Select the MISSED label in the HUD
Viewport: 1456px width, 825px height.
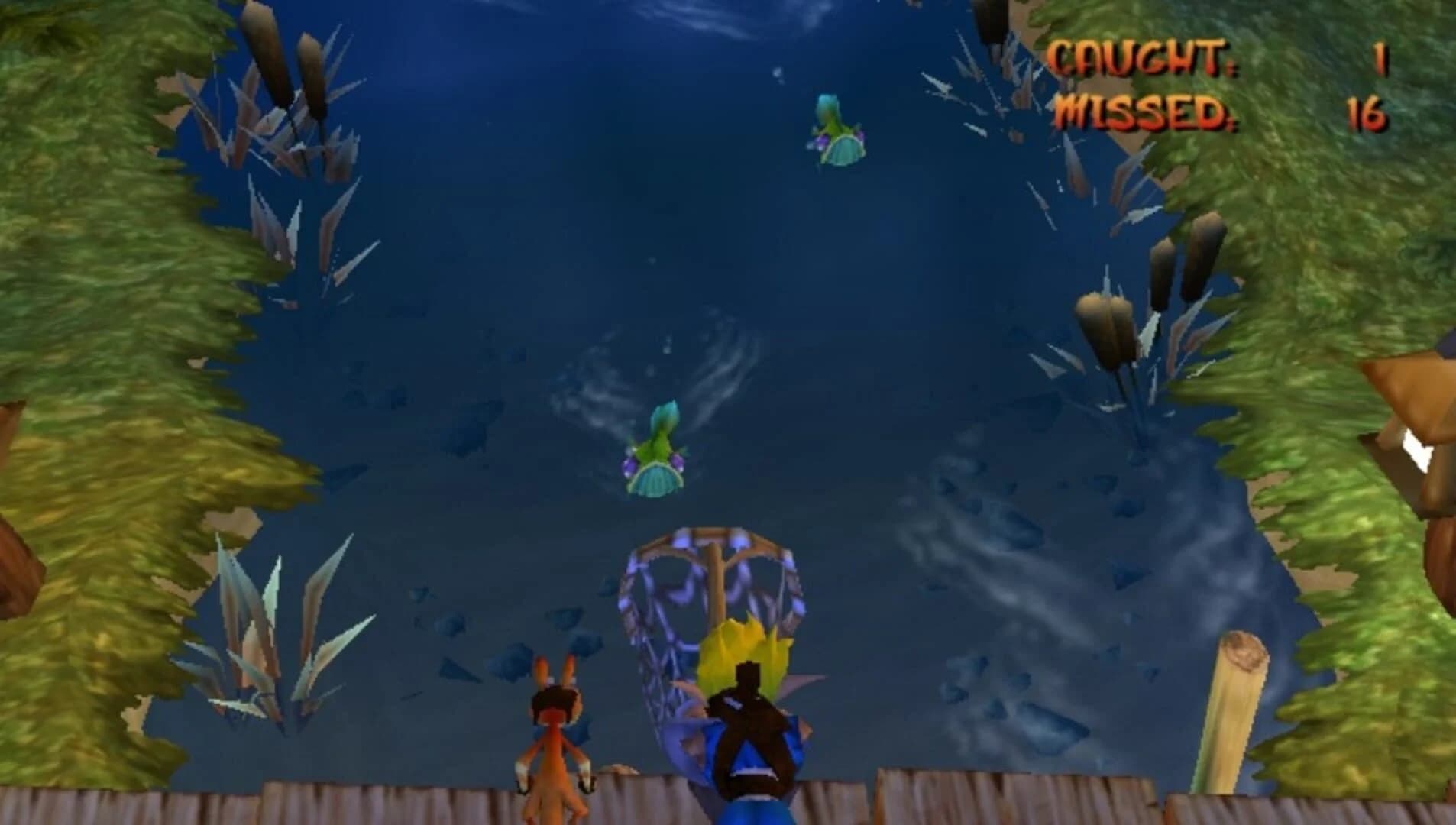(1146, 111)
